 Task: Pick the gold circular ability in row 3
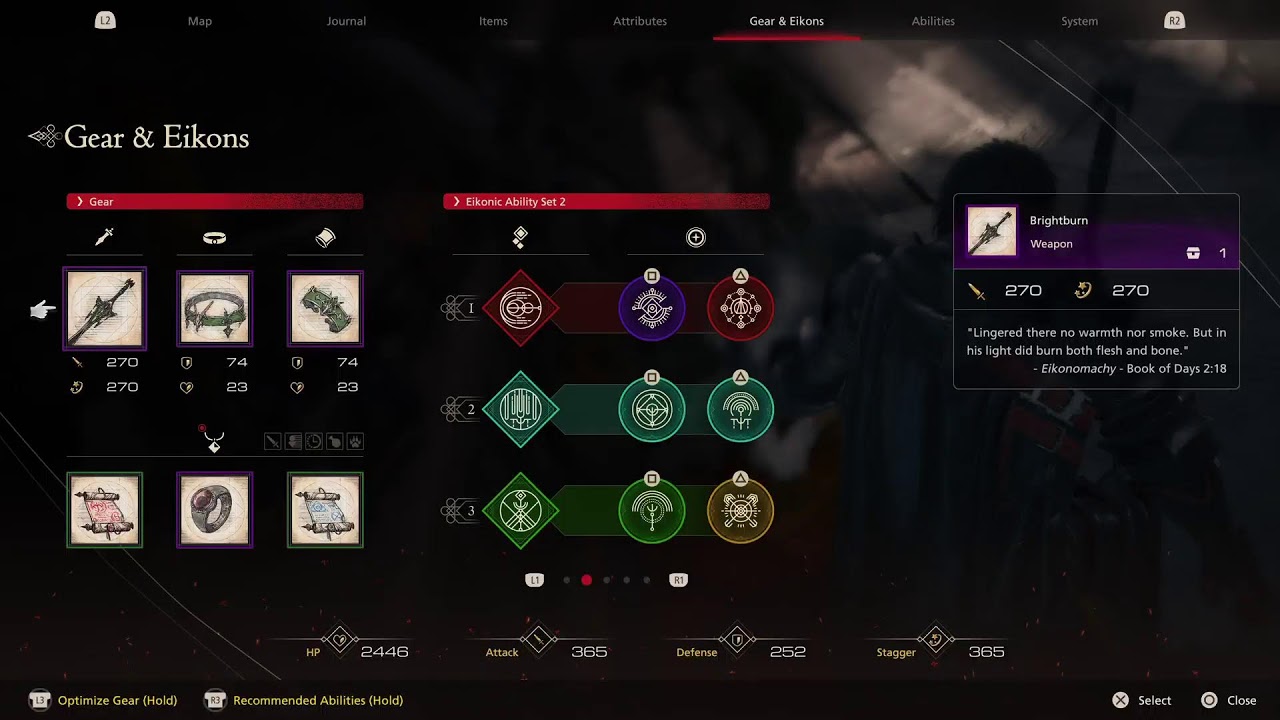pyautogui.click(x=740, y=511)
